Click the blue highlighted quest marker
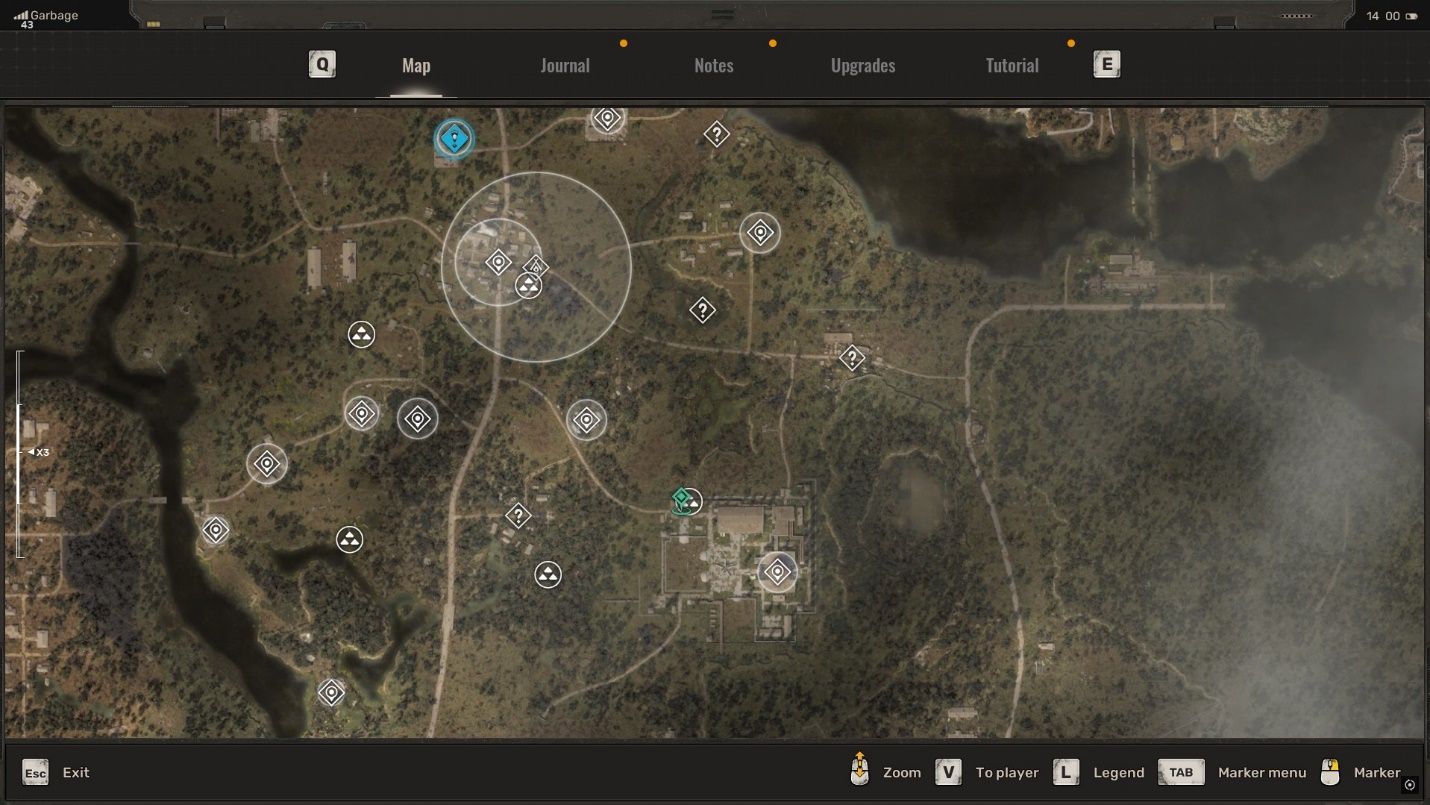 (454, 139)
